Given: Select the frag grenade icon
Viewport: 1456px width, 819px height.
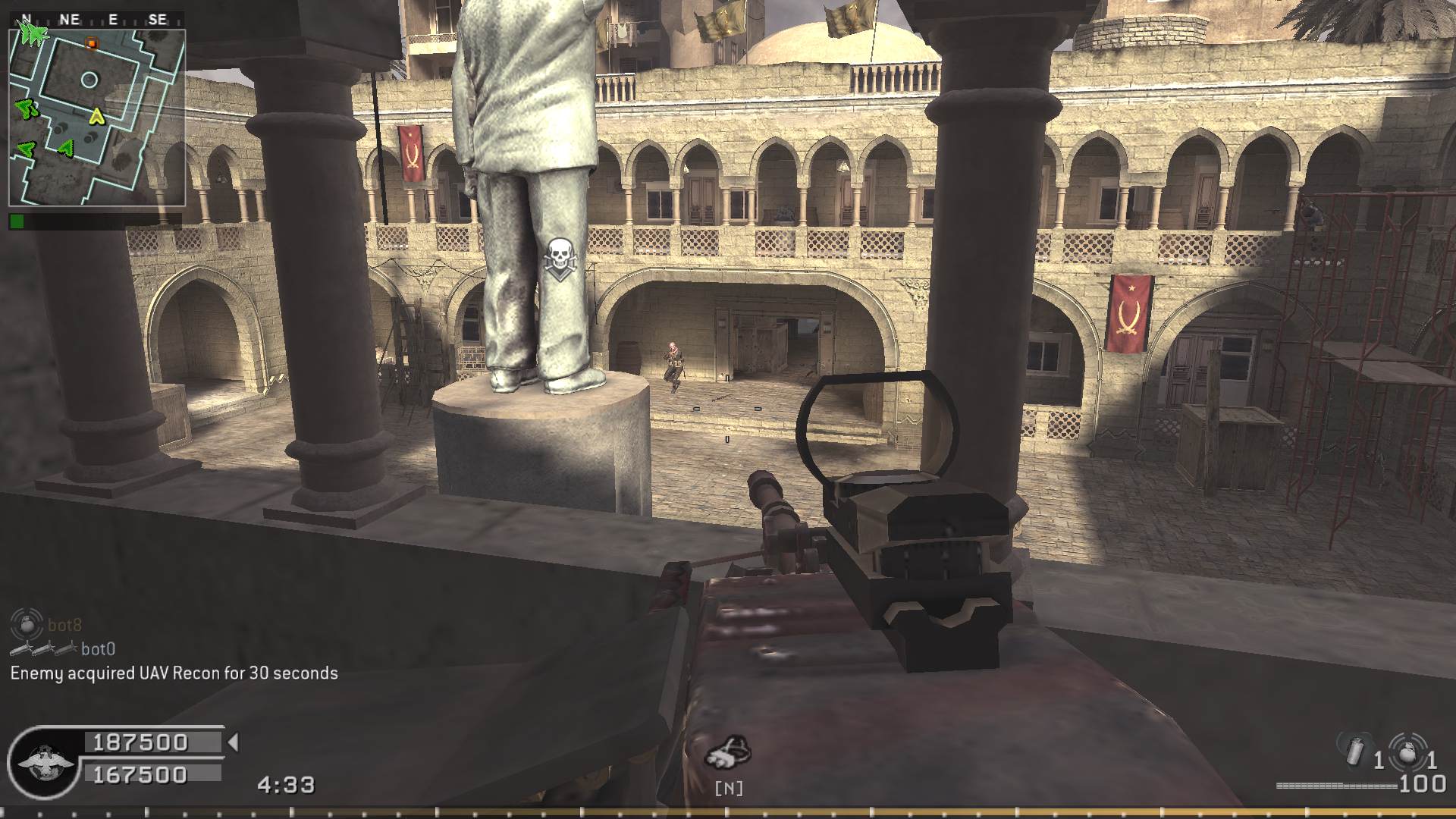Looking at the screenshot, I should coord(1407,752).
